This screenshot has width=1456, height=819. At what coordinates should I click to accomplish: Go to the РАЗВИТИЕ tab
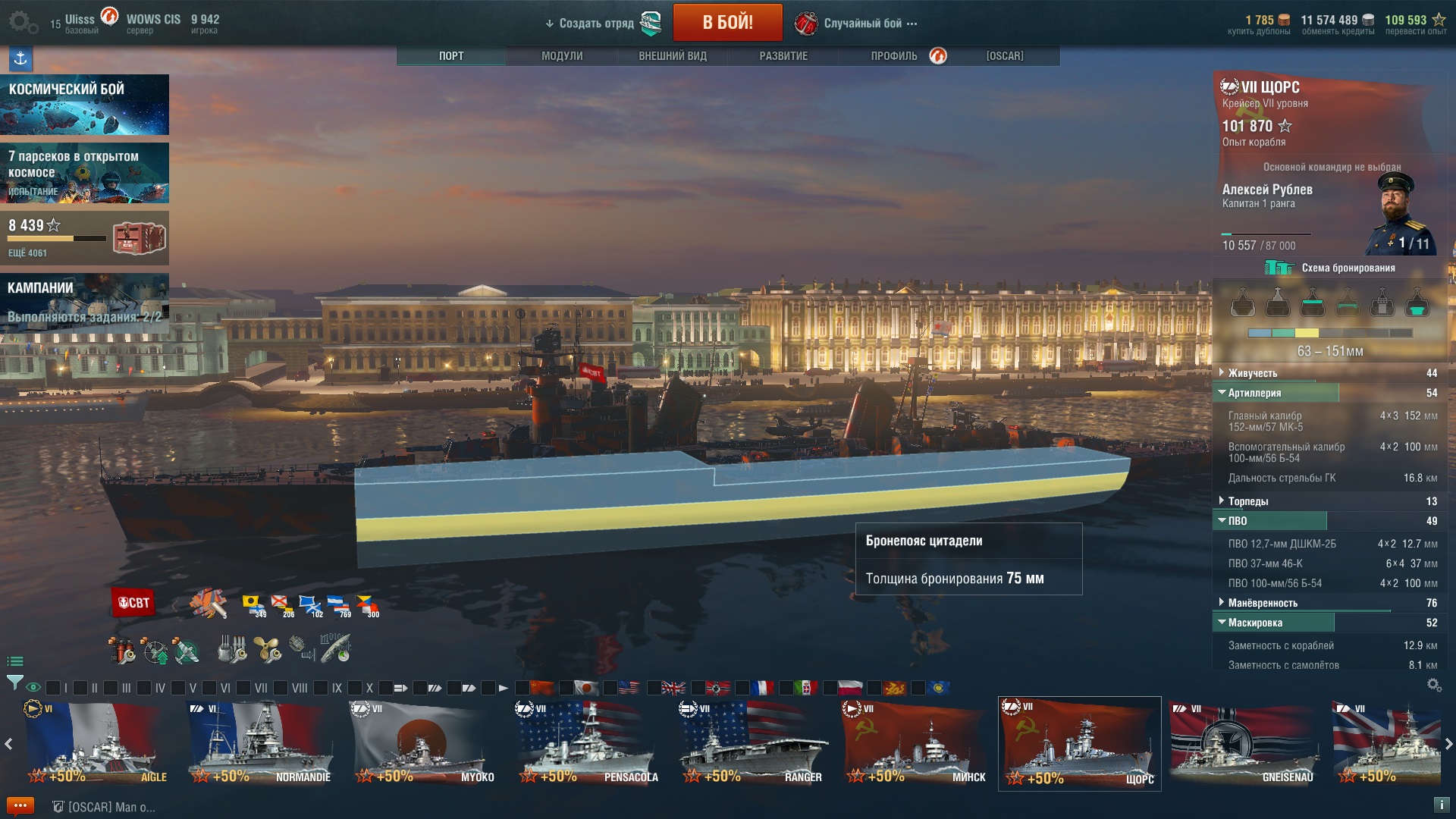pos(783,56)
